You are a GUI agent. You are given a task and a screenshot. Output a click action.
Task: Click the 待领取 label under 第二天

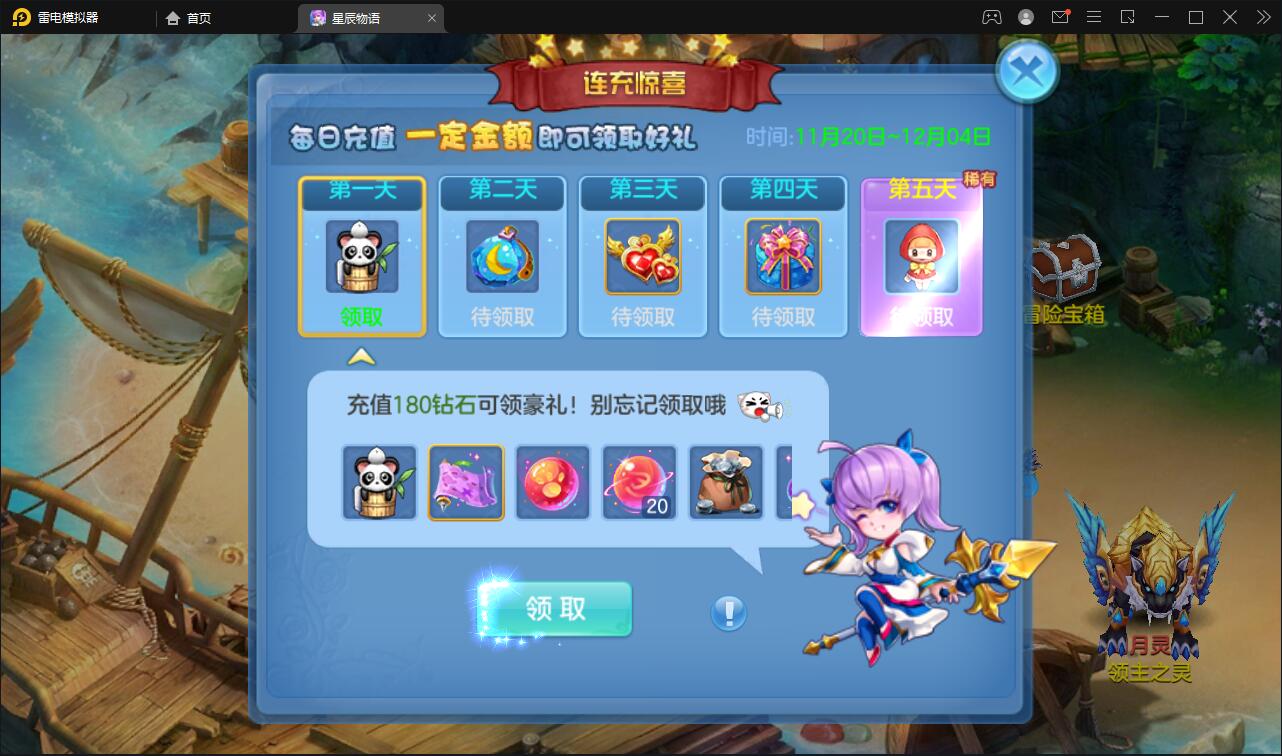click(x=502, y=318)
